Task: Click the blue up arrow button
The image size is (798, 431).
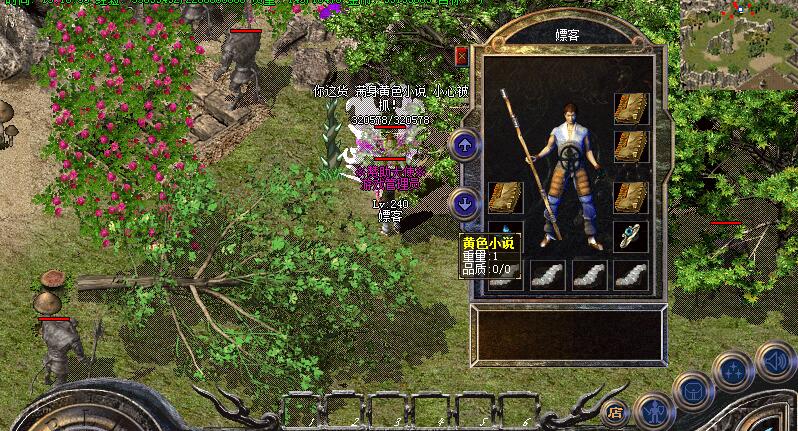Action: tap(464, 145)
